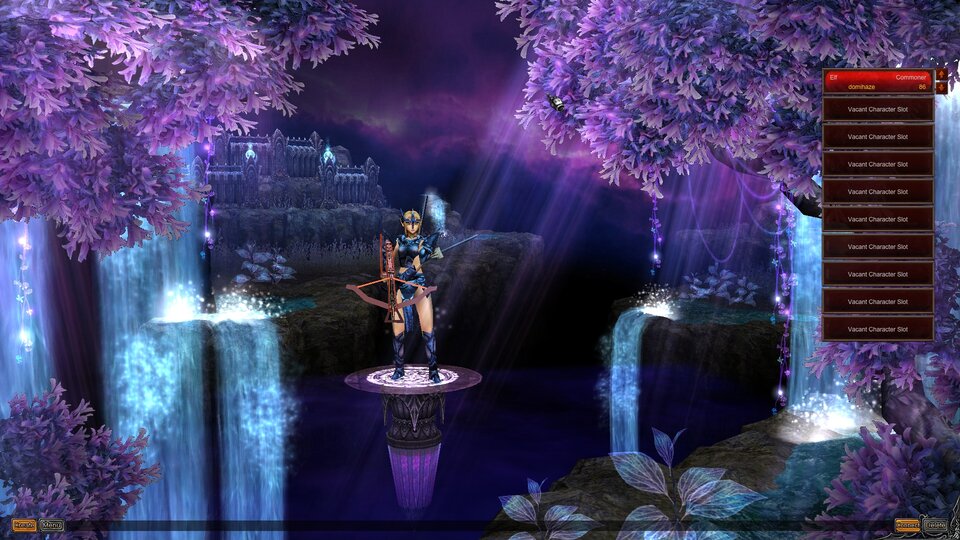The image size is (960, 540).
Task: Click the orange button left of Menu
Action: (x=24, y=525)
